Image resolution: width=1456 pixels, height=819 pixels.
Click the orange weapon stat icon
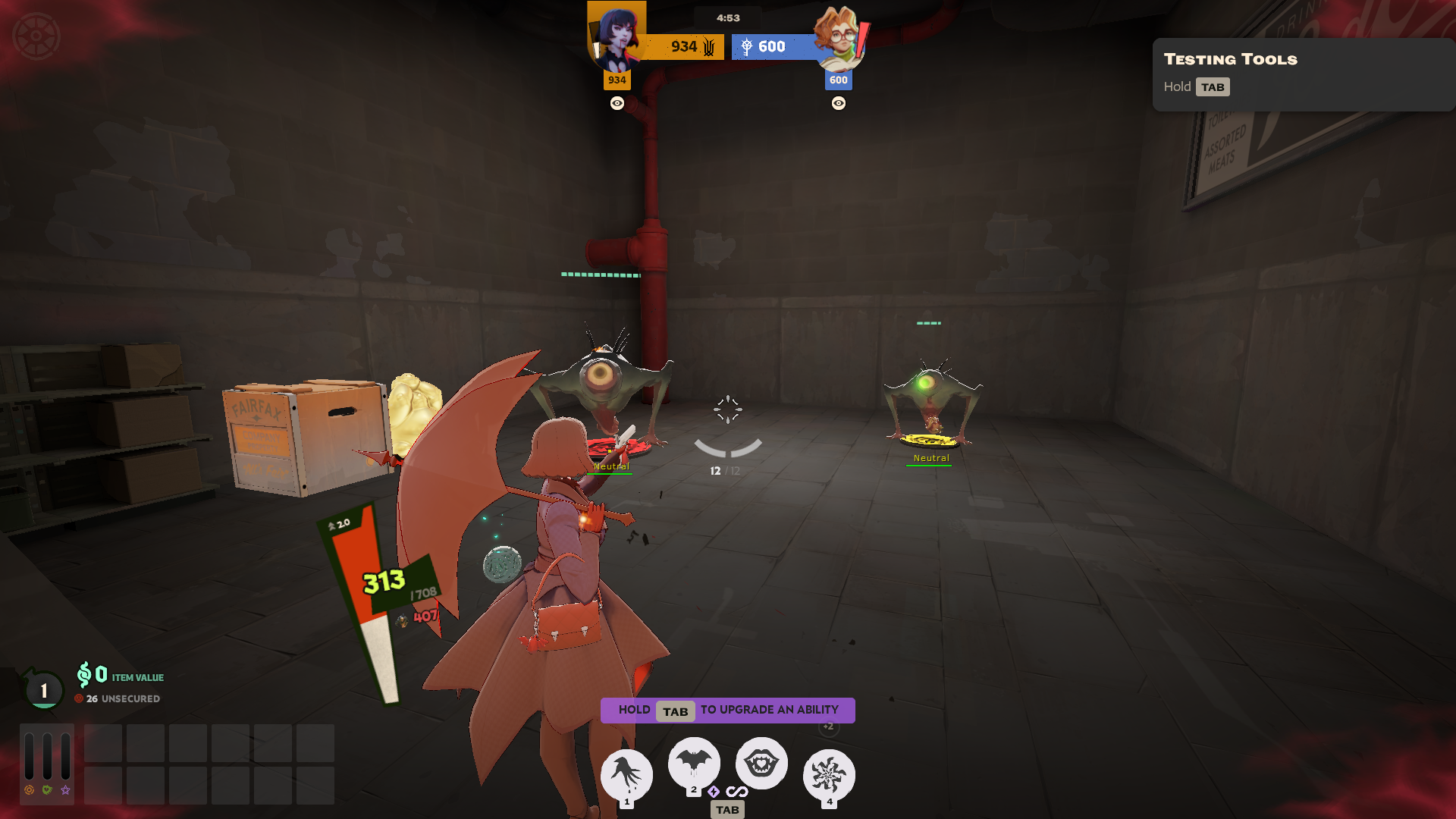(29, 792)
